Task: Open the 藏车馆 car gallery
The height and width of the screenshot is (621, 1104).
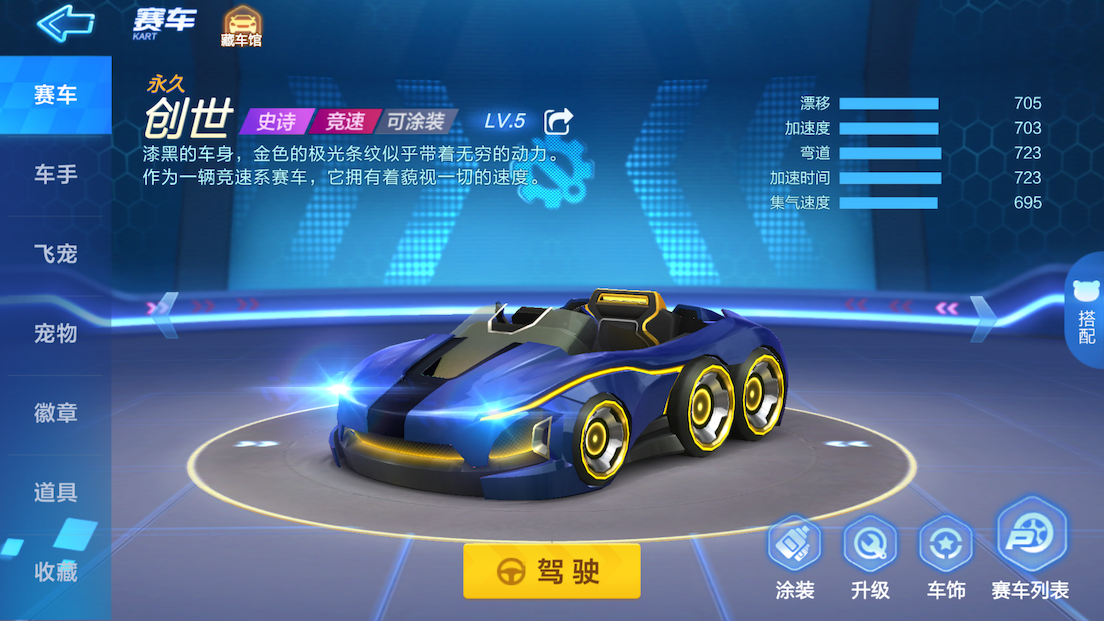Action: [240, 27]
